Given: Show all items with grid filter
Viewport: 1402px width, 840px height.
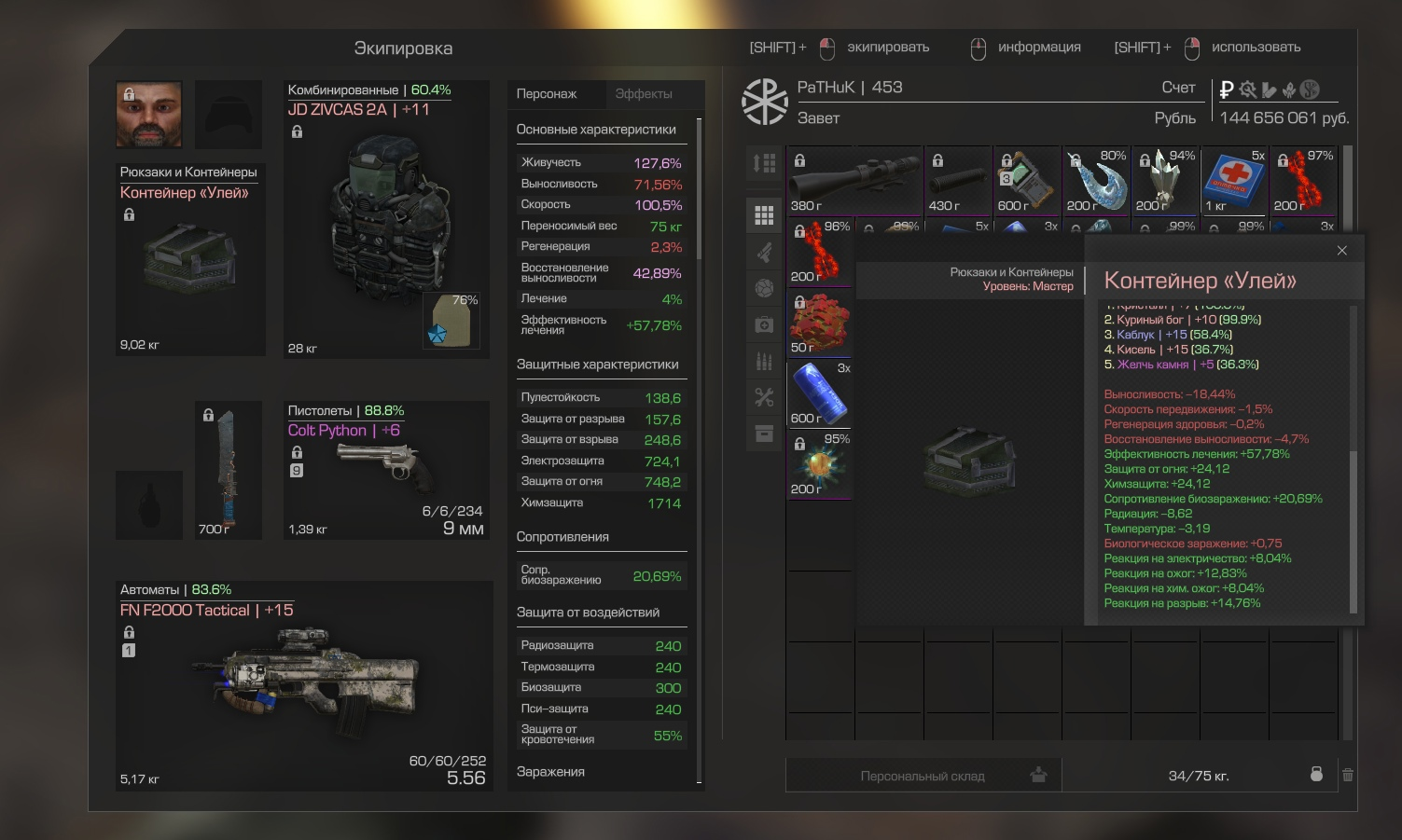Looking at the screenshot, I should [x=764, y=216].
